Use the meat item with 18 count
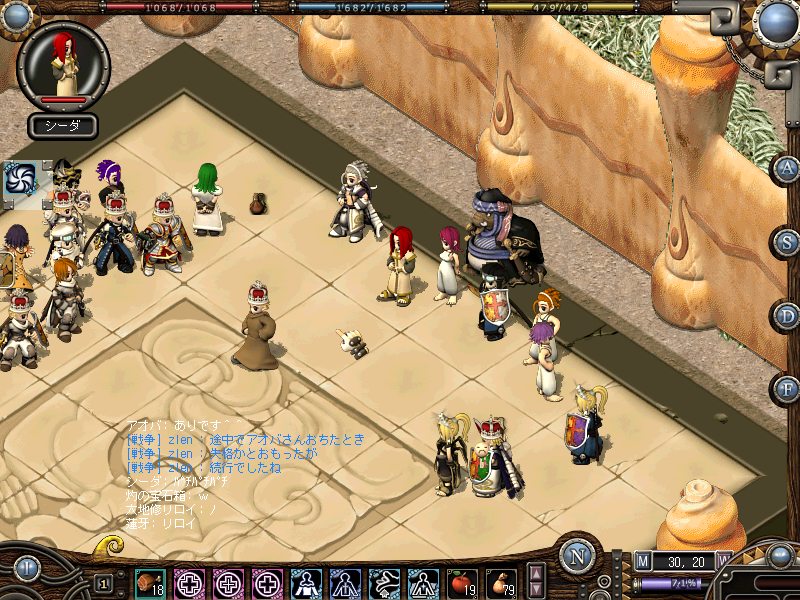Image resolution: width=800 pixels, height=600 pixels. tap(150, 582)
